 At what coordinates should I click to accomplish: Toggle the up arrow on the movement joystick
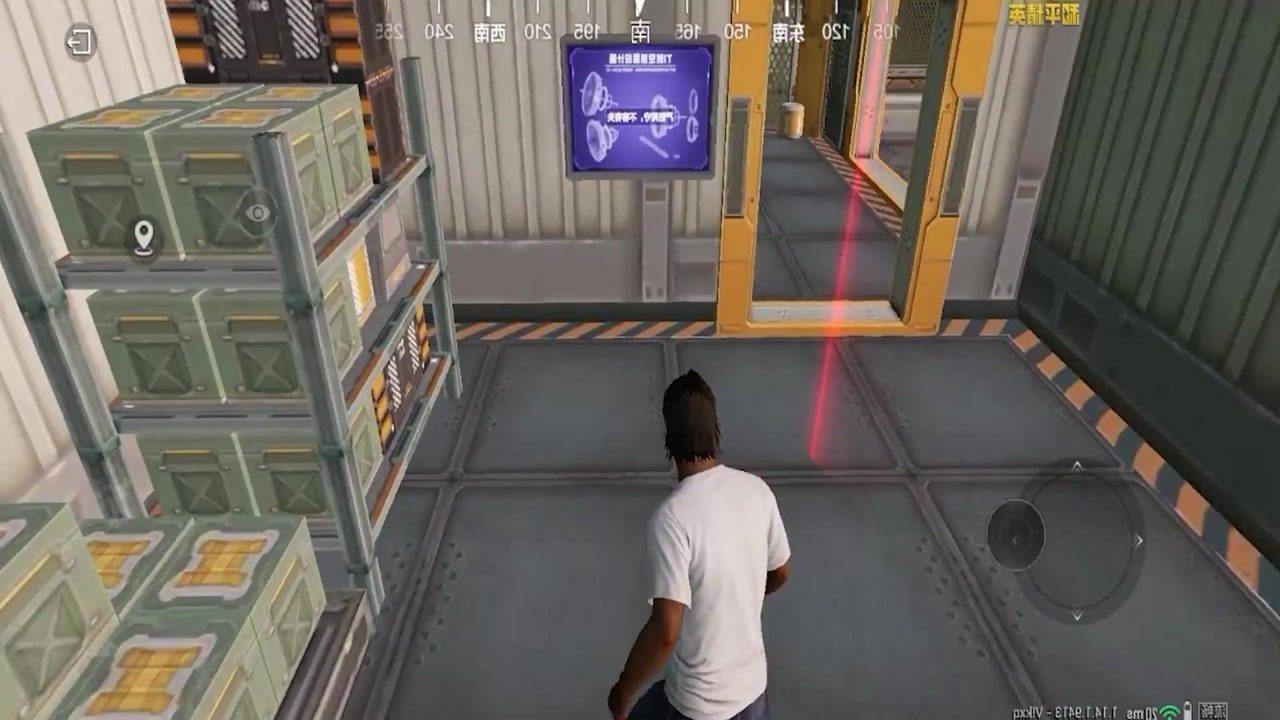(x=1078, y=465)
